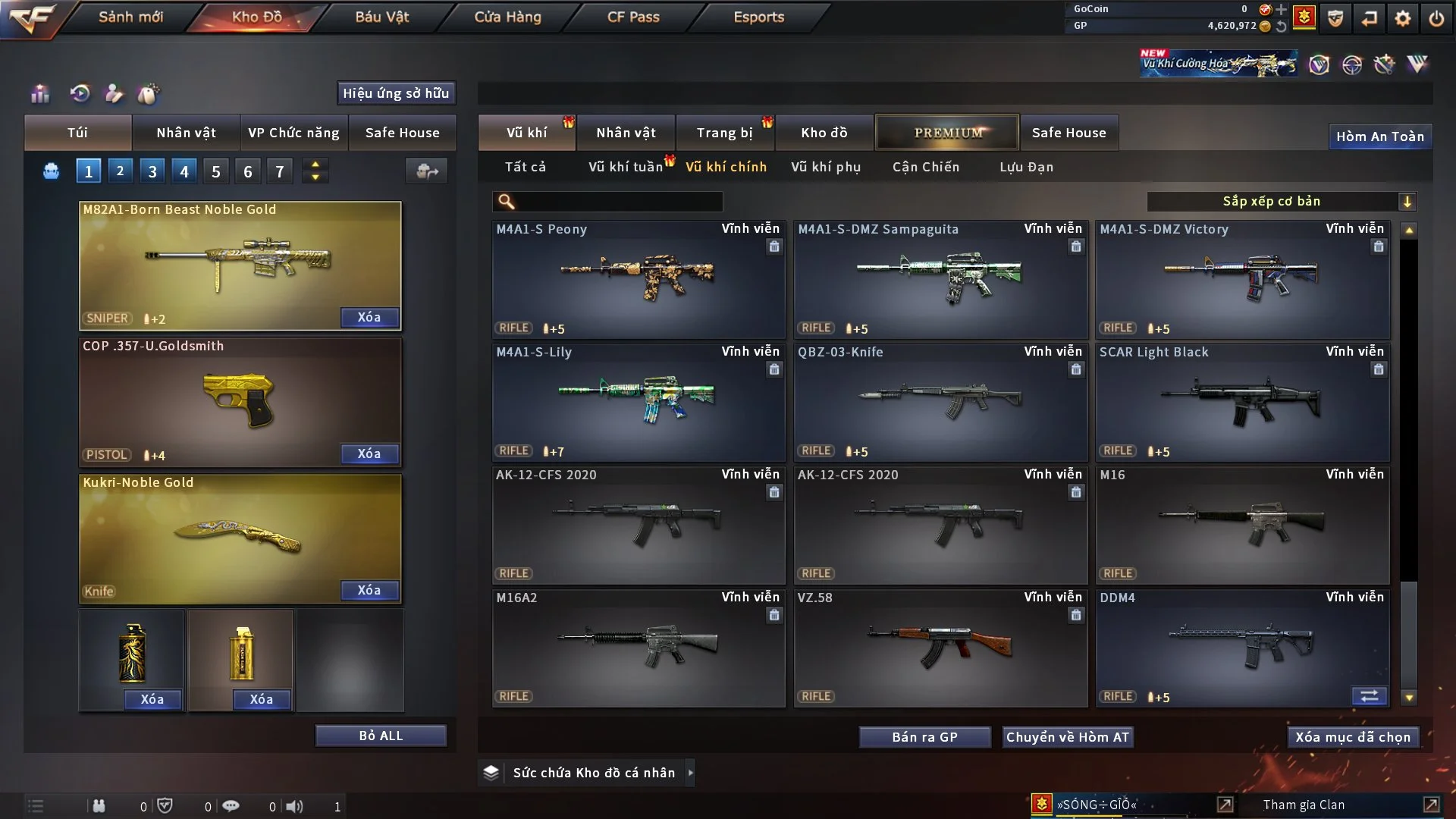The width and height of the screenshot is (1456, 819).
Task: Open the Nhân vật bag tab
Action: [186, 133]
